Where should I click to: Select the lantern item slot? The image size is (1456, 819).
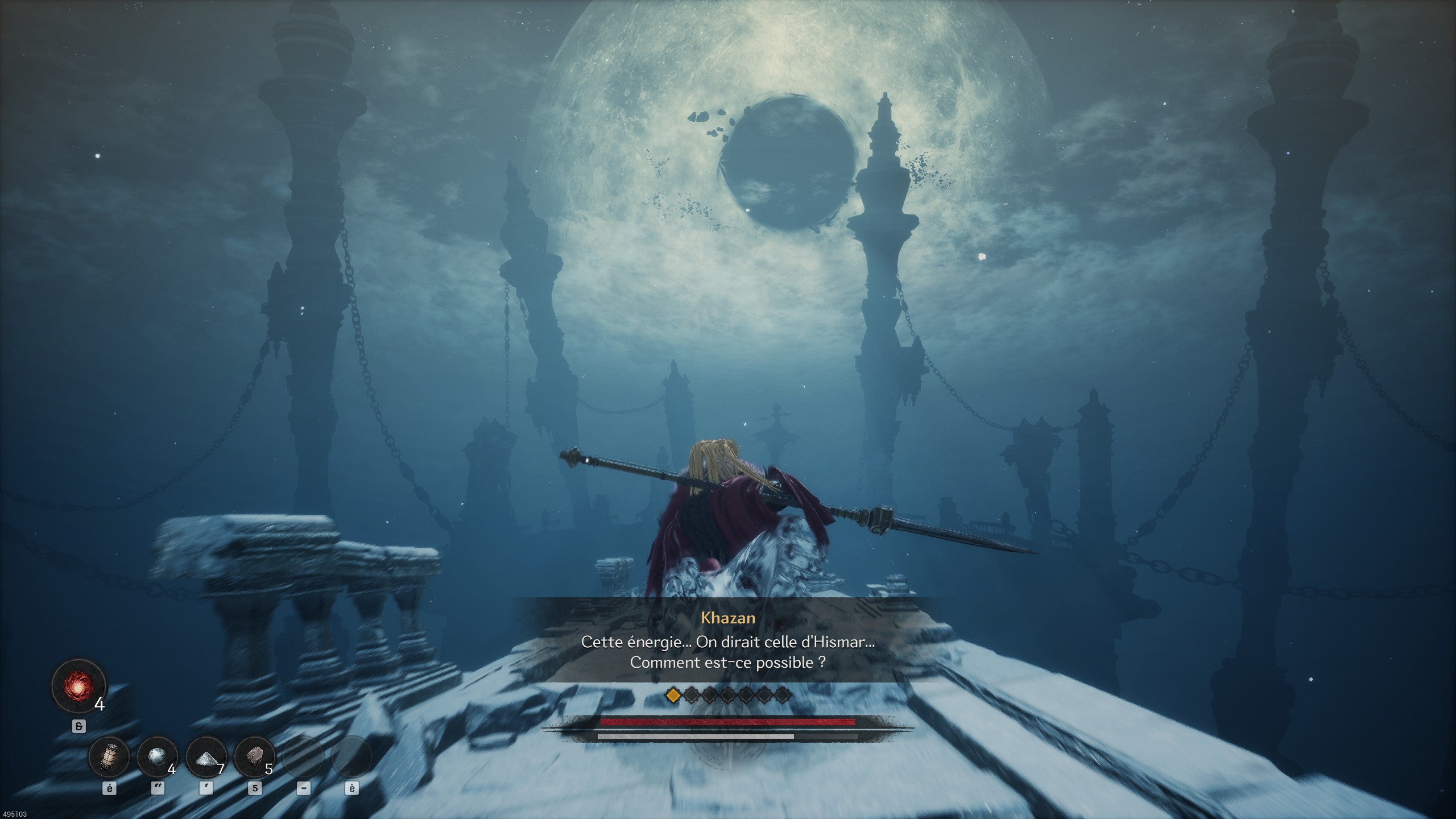coord(109,757)
